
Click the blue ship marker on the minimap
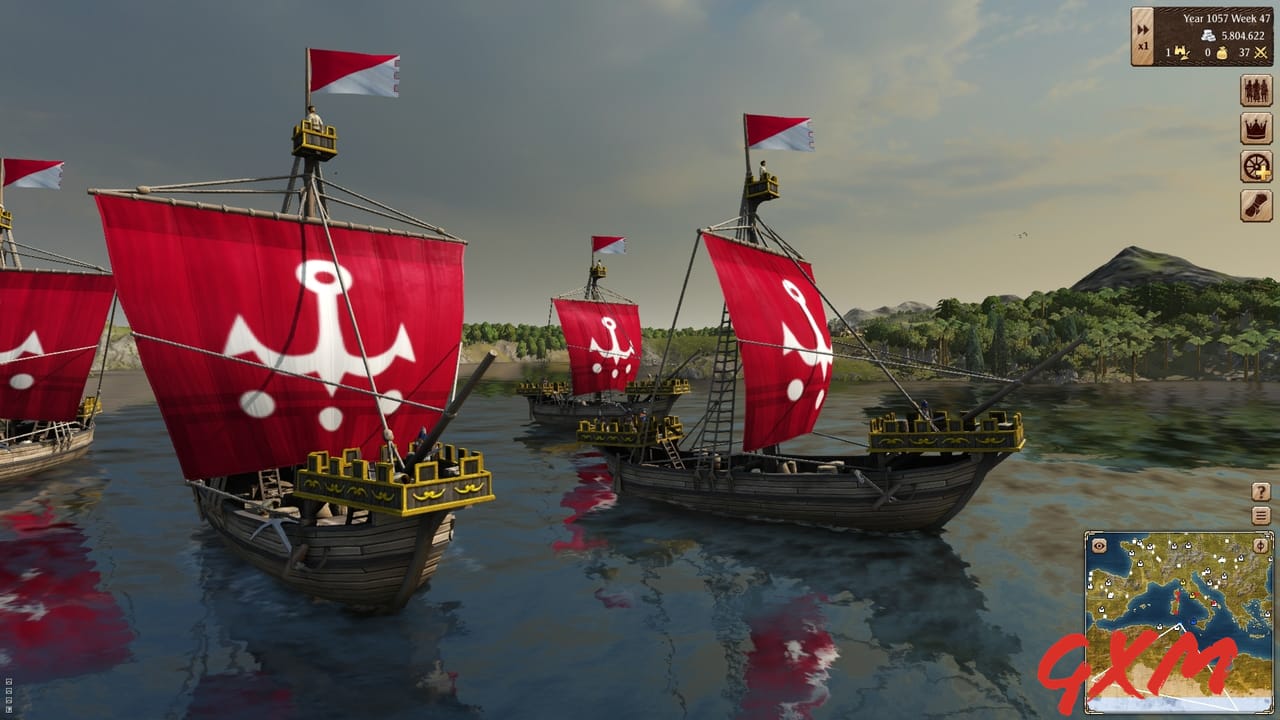[1193, 620]
